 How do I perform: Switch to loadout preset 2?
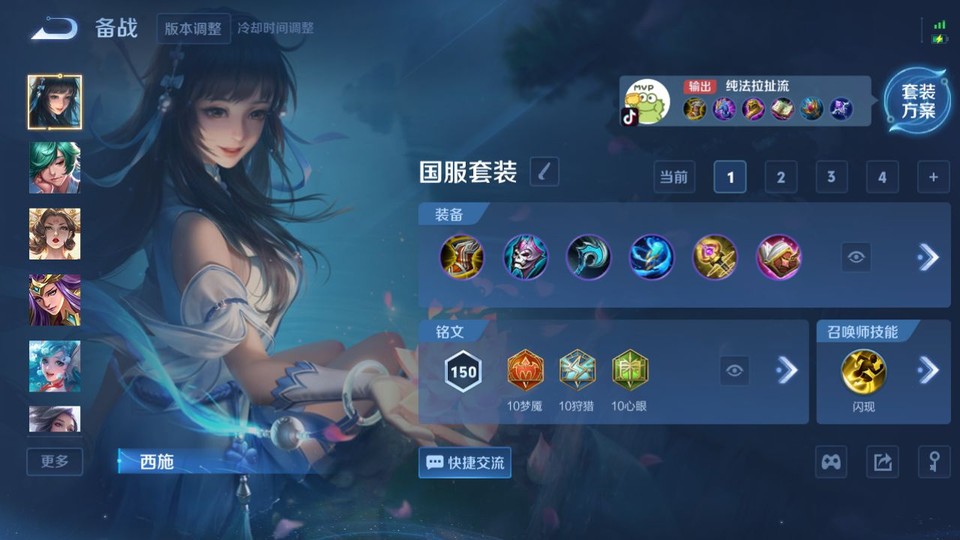tap(780, 177)
